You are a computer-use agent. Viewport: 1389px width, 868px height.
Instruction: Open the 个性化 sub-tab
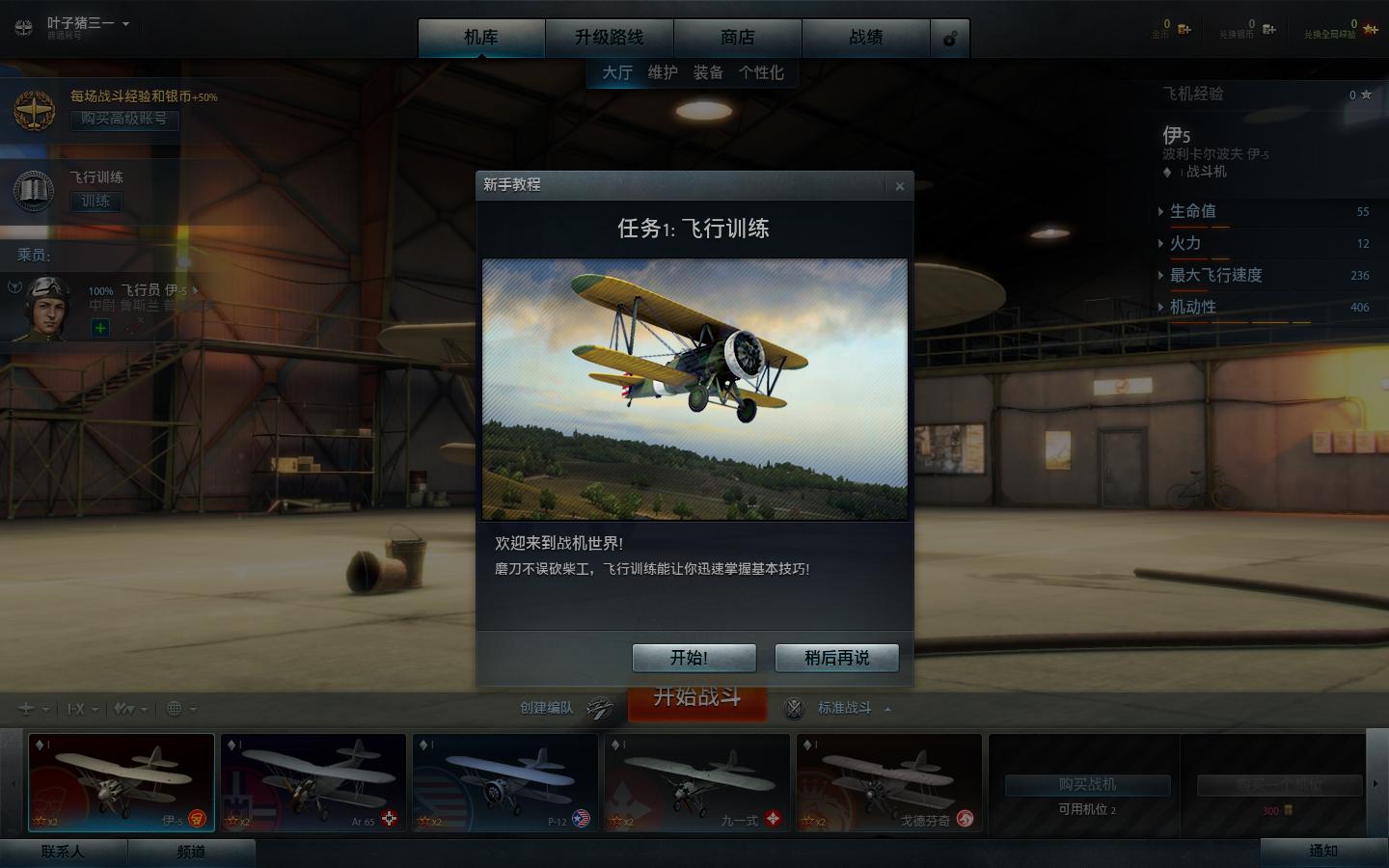(x=761, y=72)
